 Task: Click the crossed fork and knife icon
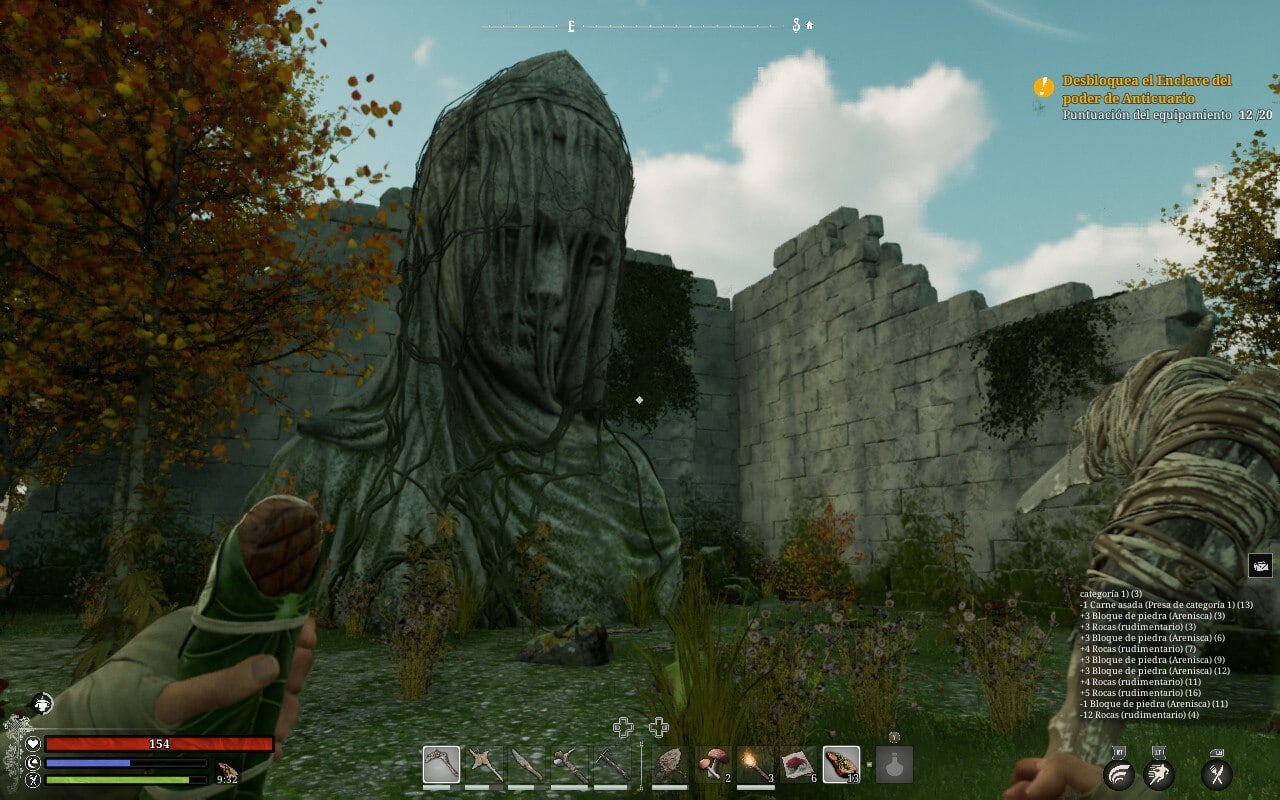pyautogui.click(x=1216, y=773)
